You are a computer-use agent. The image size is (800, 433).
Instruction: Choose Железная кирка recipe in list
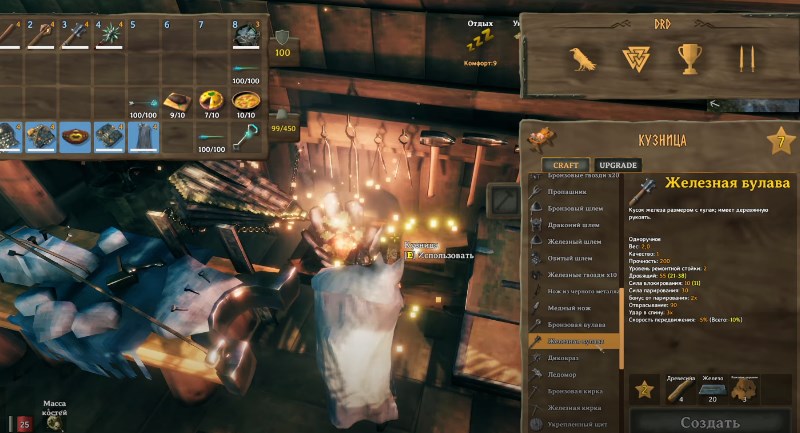click(575, 408)
